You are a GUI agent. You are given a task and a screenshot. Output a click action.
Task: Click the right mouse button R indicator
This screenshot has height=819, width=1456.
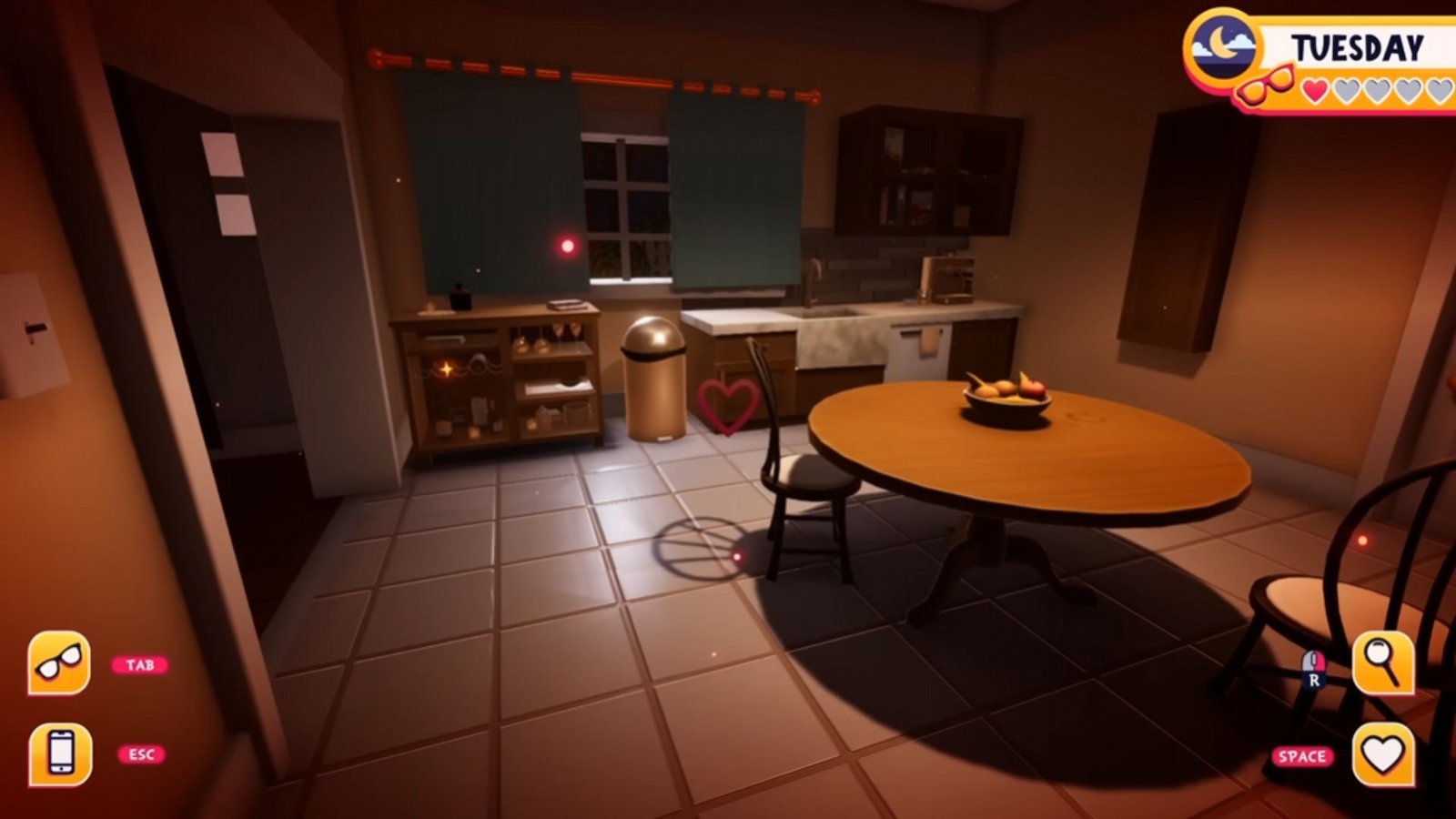[x=1313, y=669]
